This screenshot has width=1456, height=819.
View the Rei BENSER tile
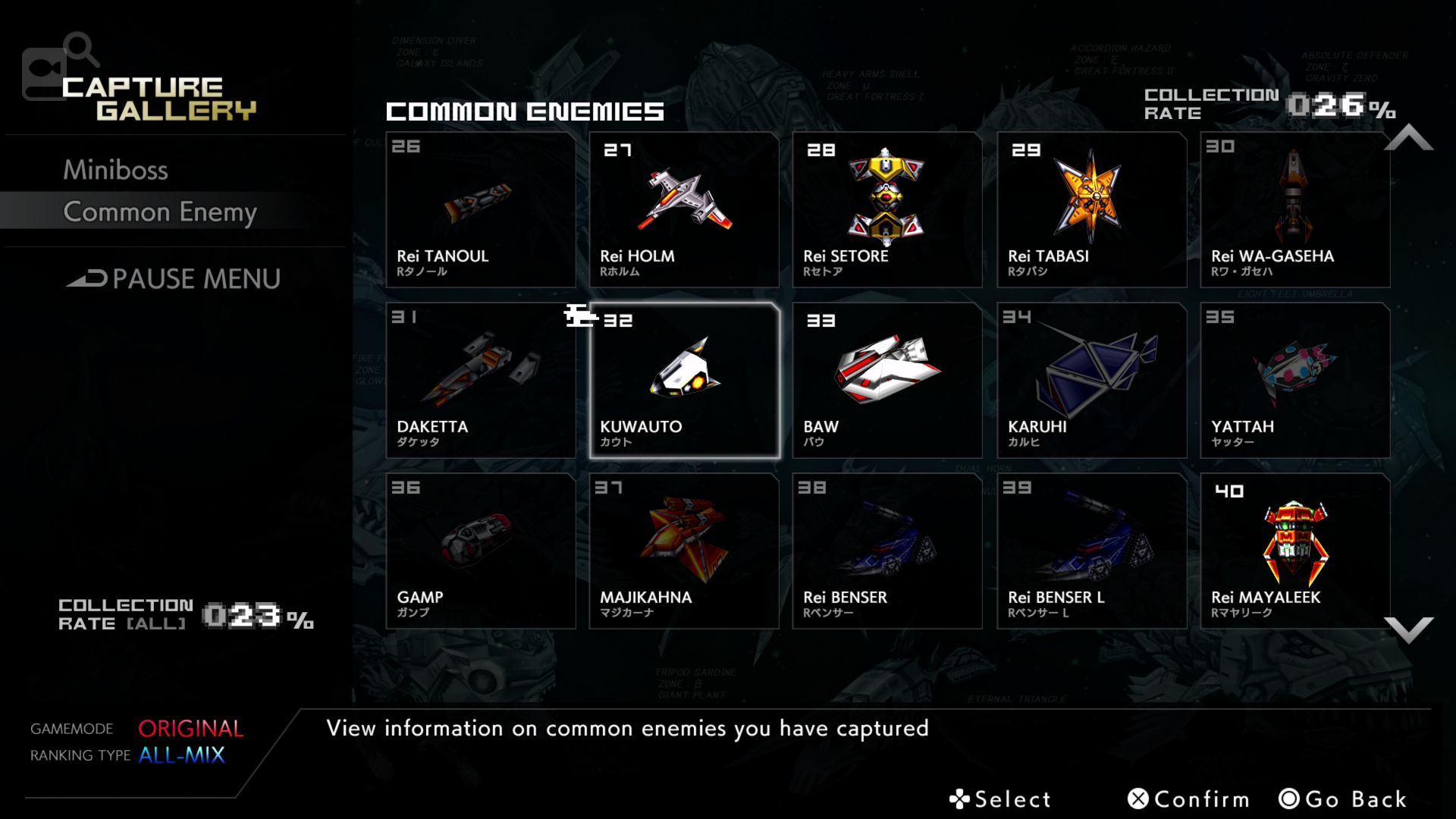887,551
